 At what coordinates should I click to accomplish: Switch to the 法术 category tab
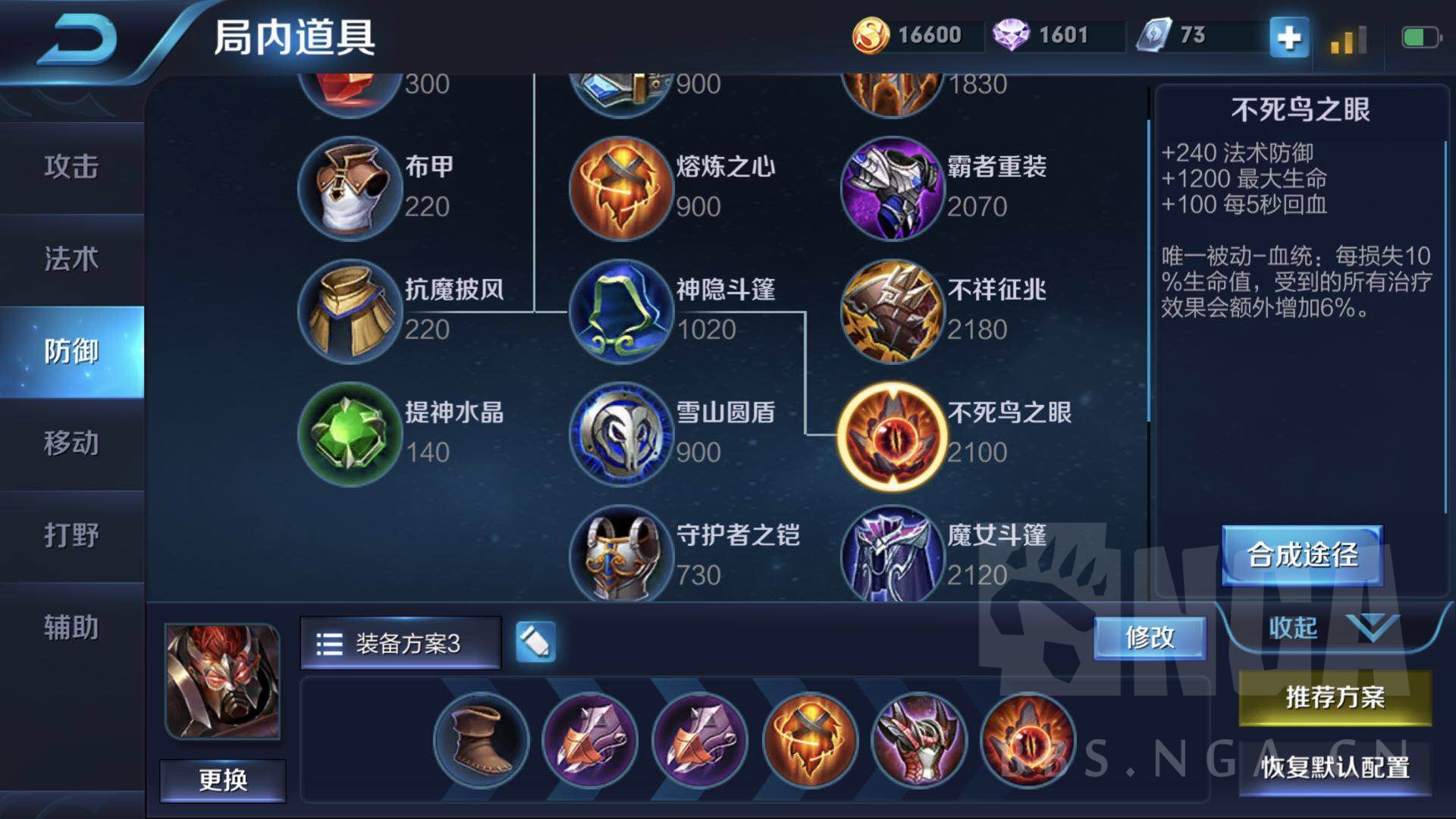pos(72,259)
